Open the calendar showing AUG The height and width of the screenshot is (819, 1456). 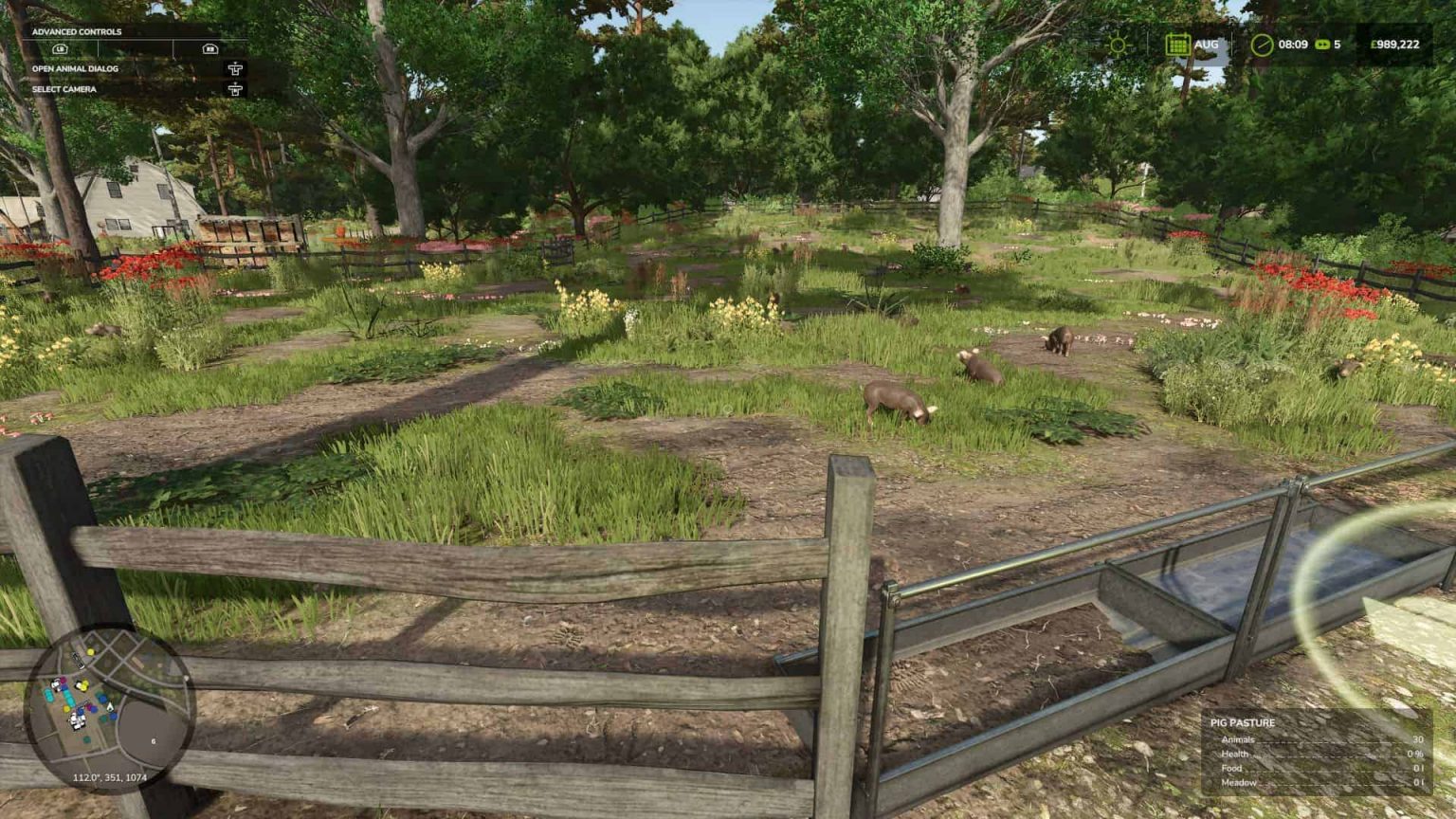pos(1178,44)
